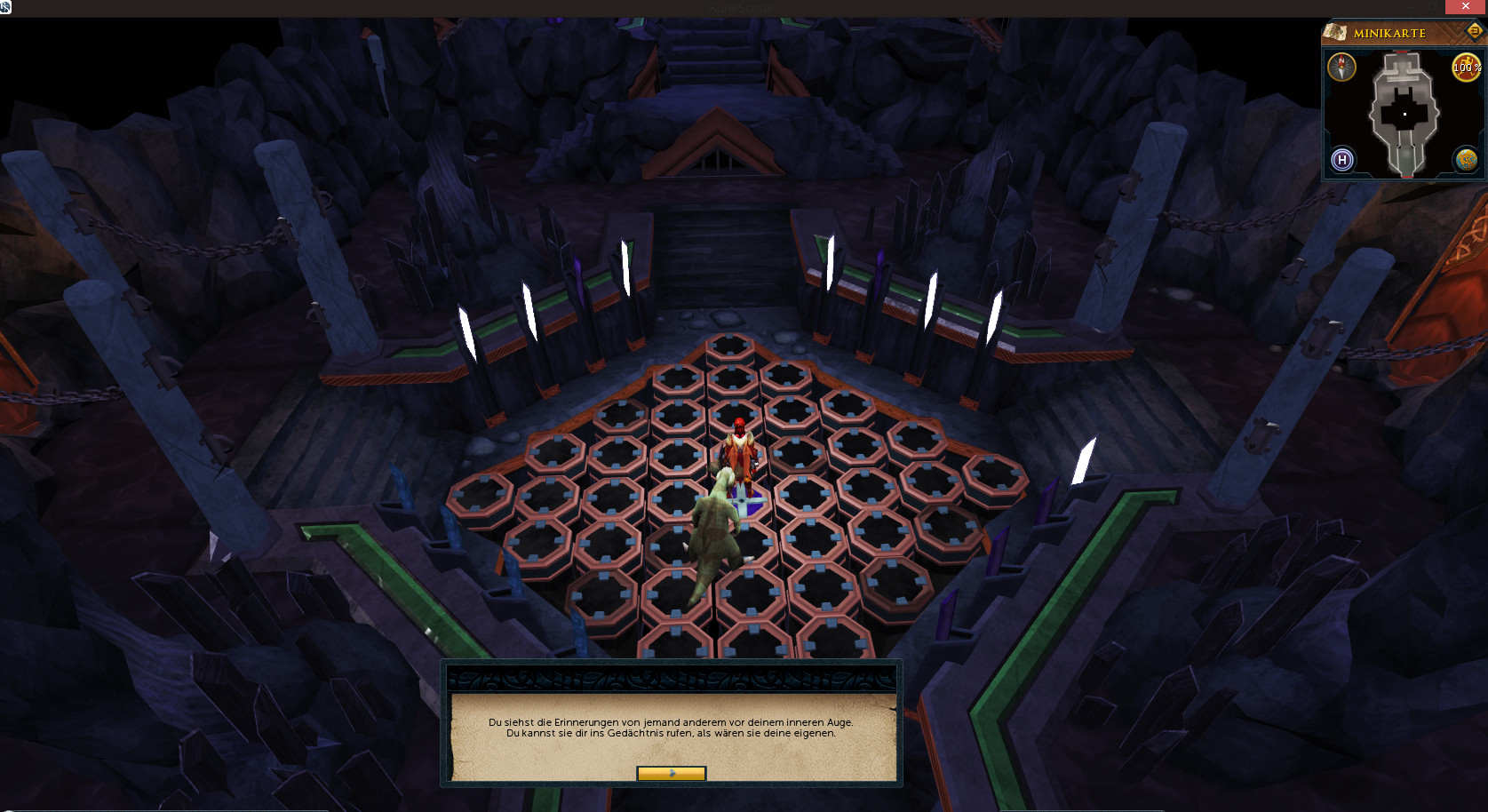Click the compass on the Minikarte
The image size is (1488, 812).
tap(1341, 68)
